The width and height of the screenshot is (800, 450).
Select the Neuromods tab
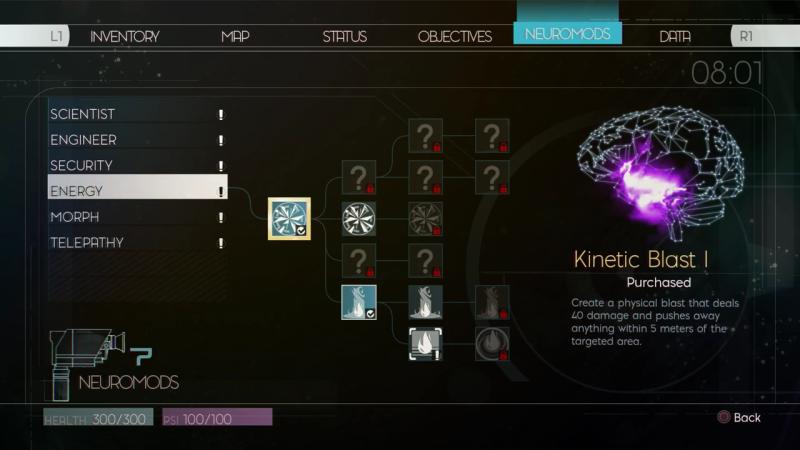pos(567,34)
